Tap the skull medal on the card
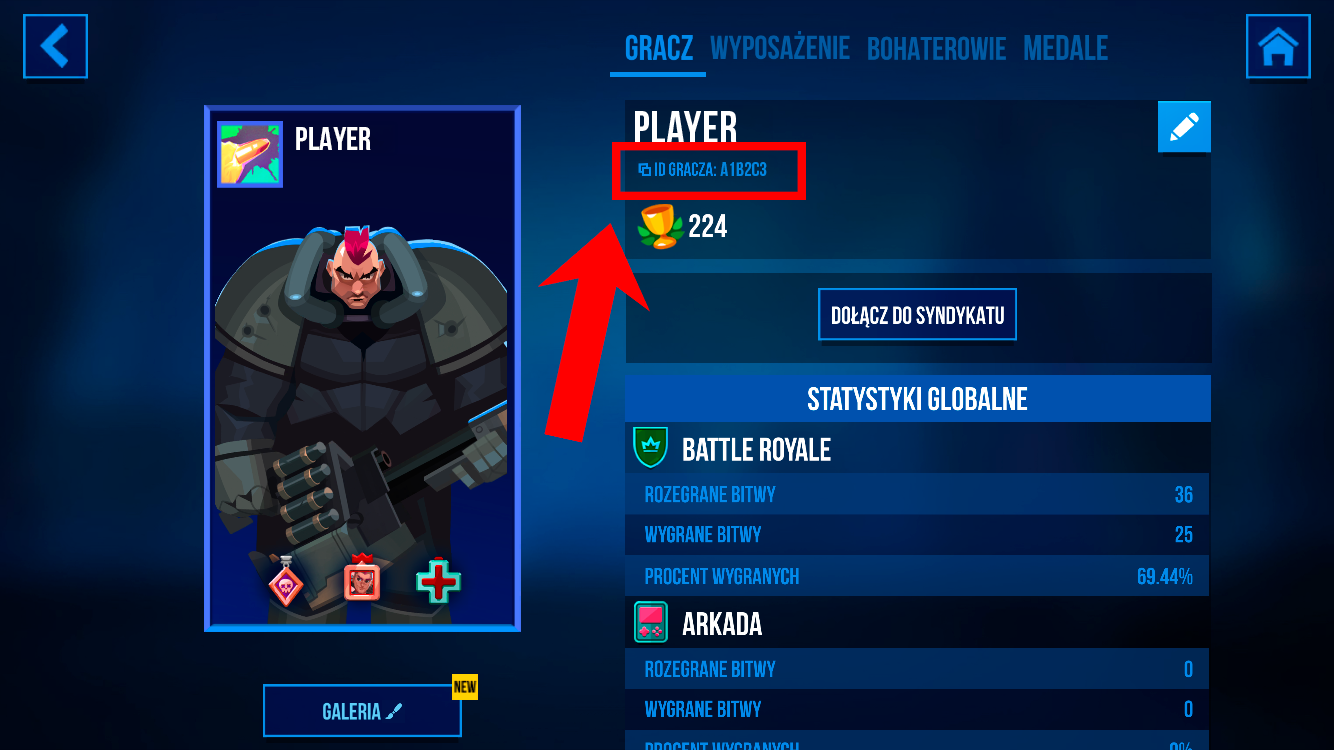The width and height of the screenshot is (1334, 750). click(286, 582)
